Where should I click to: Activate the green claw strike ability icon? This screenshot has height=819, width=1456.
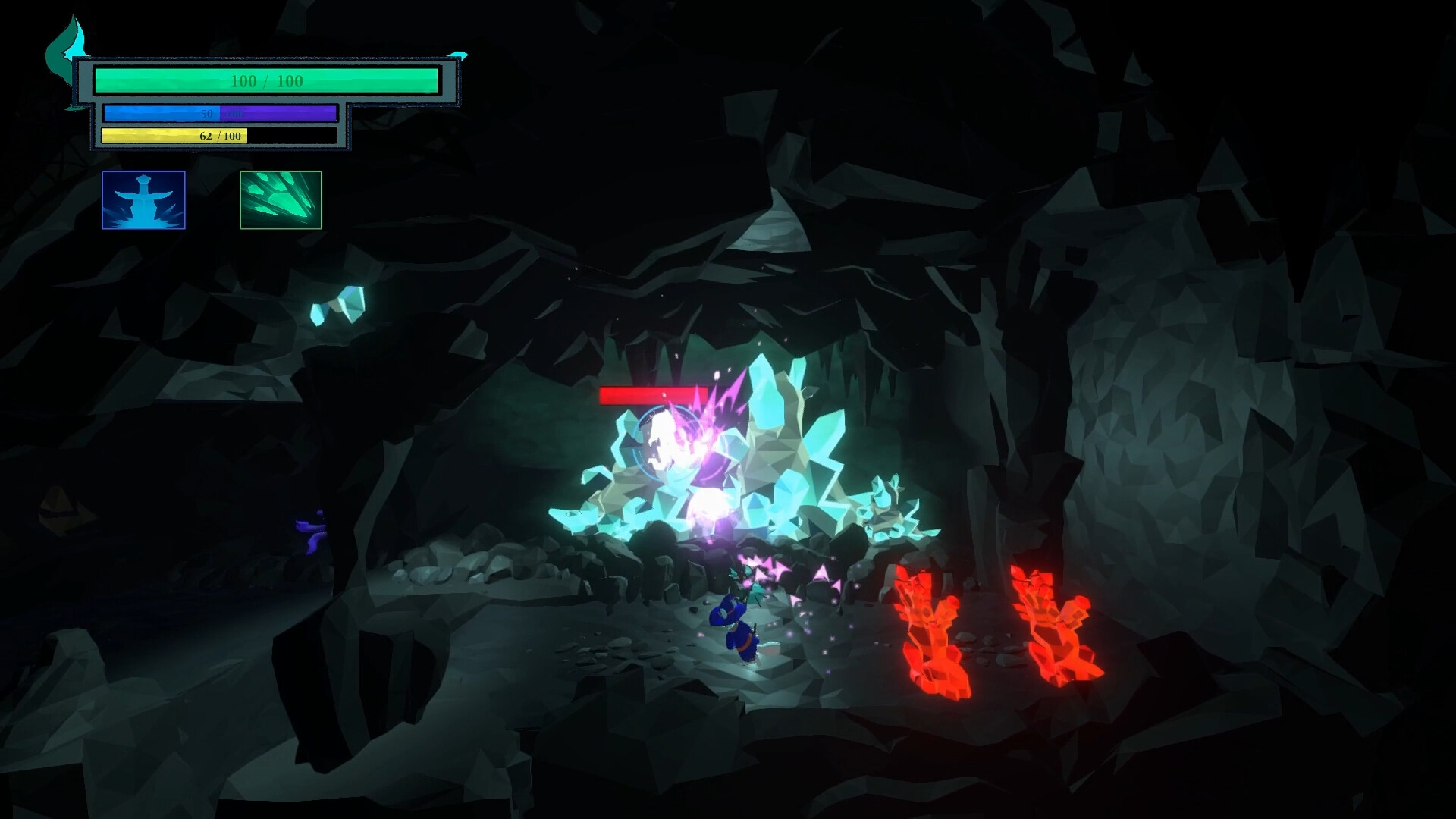click(x=280, y=200)
